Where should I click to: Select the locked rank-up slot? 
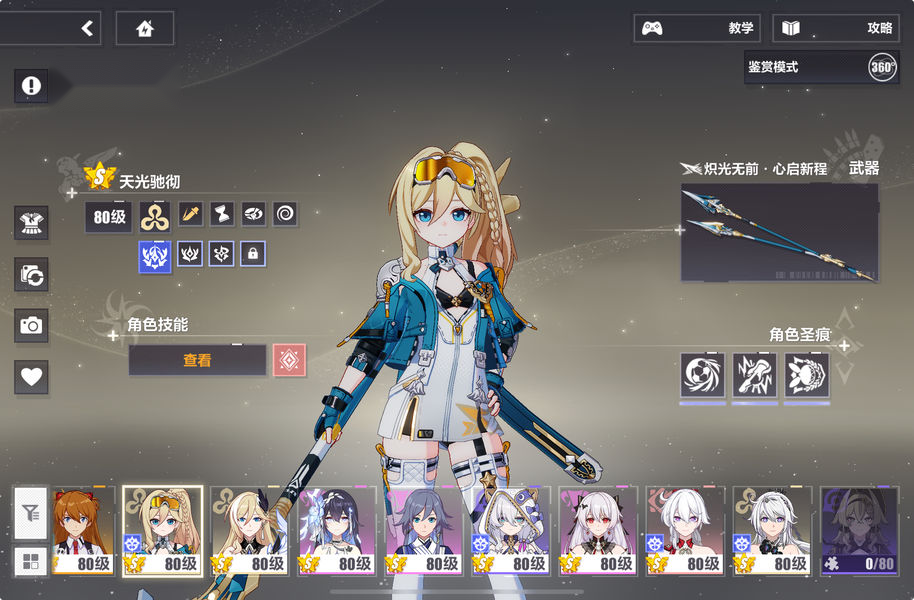click(x=253, y=254)
